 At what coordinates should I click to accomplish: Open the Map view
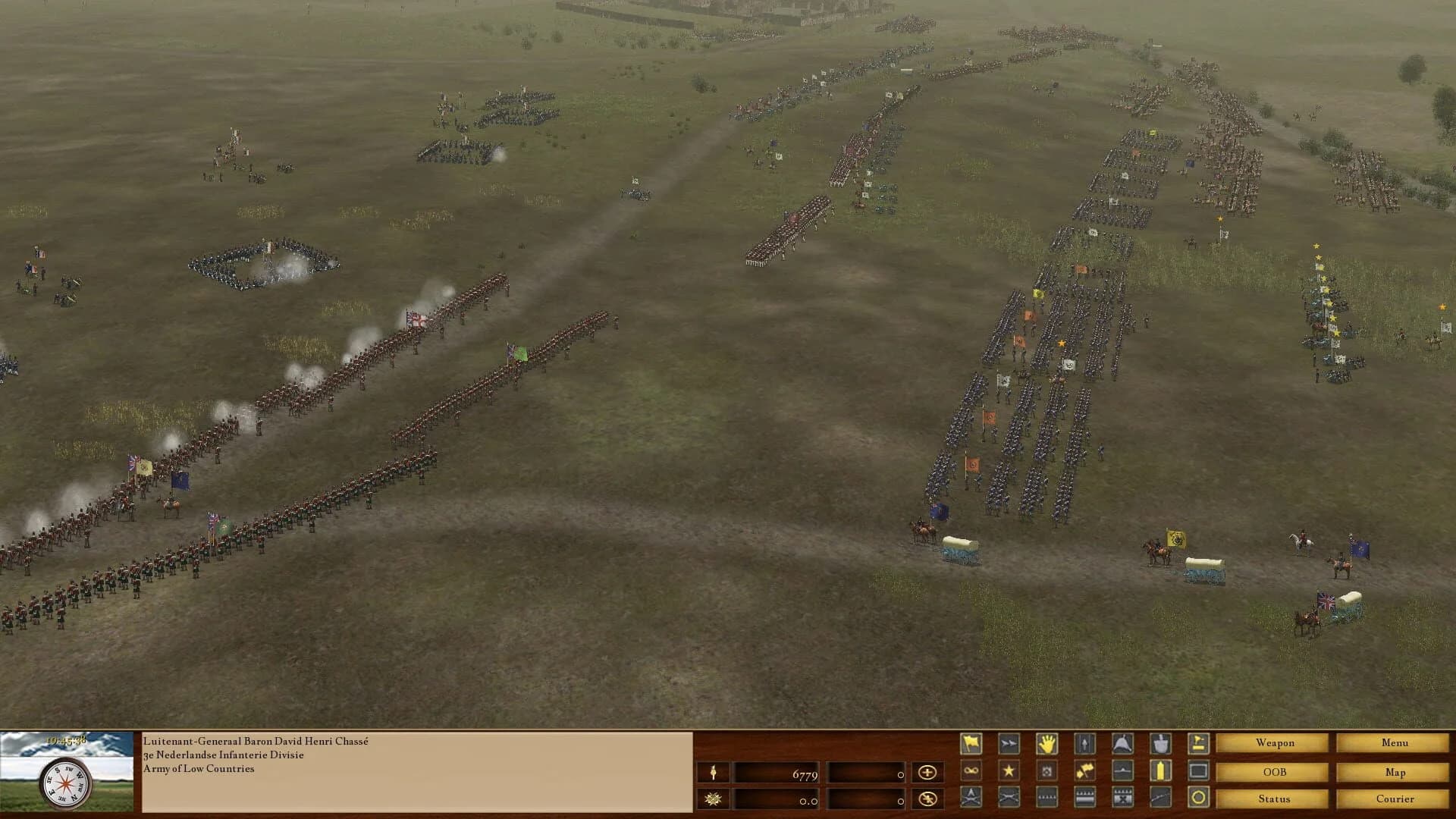[x=1394, y=772]
